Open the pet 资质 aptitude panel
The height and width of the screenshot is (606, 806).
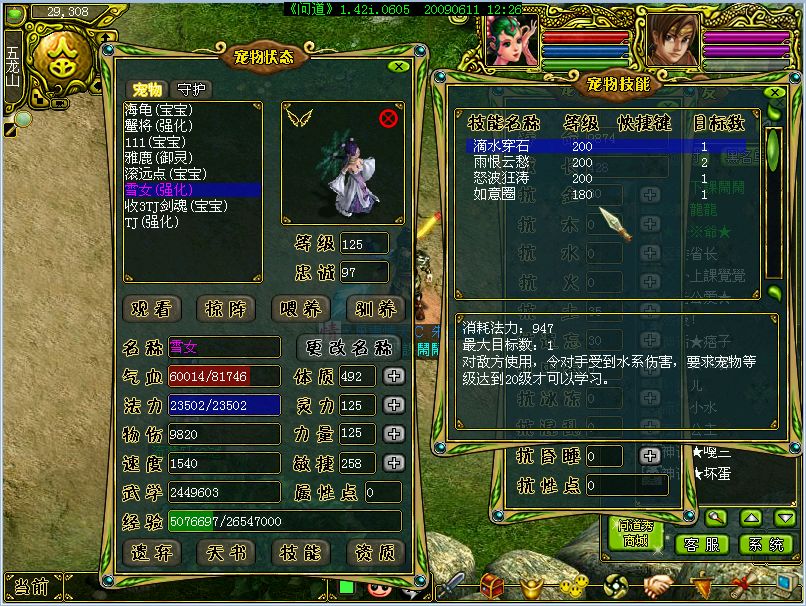375,551
